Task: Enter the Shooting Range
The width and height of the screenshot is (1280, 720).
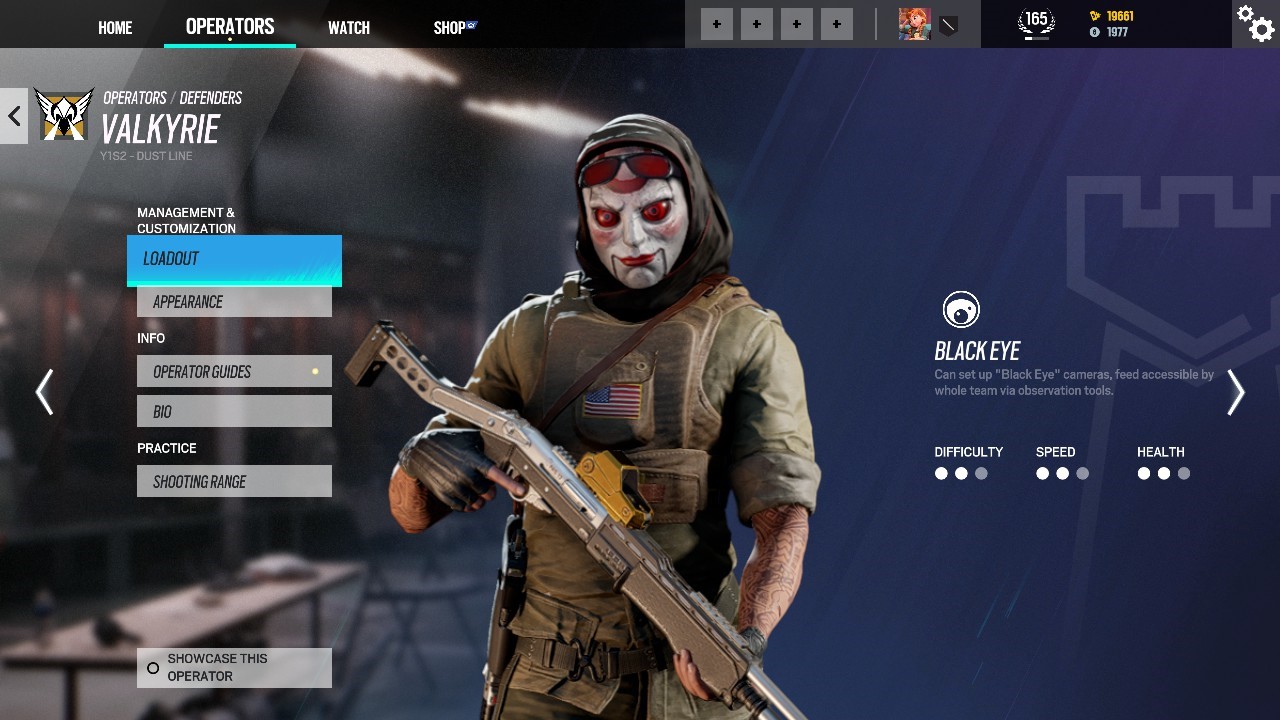Action: (x=234, y=482)
